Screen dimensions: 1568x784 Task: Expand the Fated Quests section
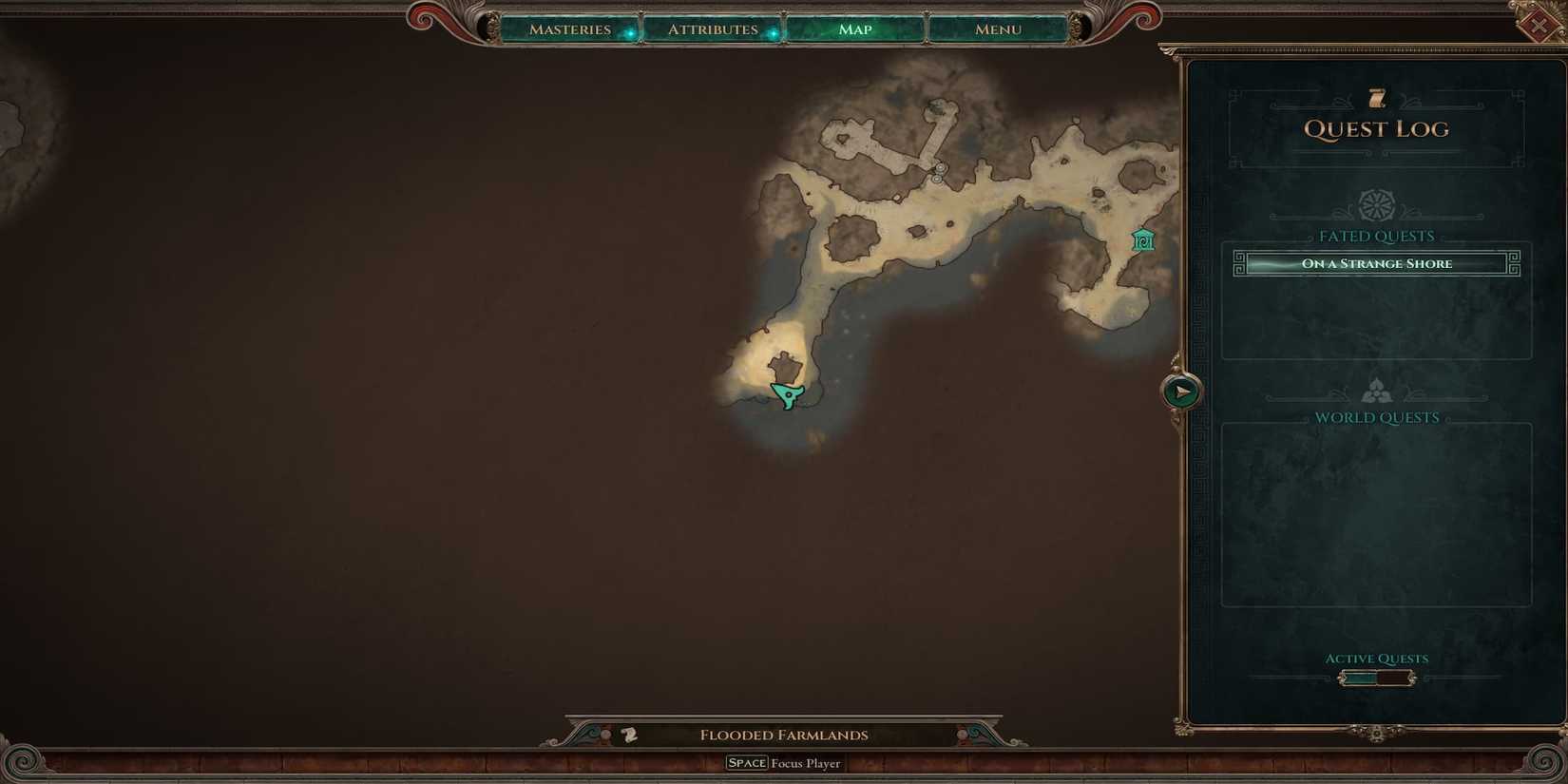(x=1375, y=236)
